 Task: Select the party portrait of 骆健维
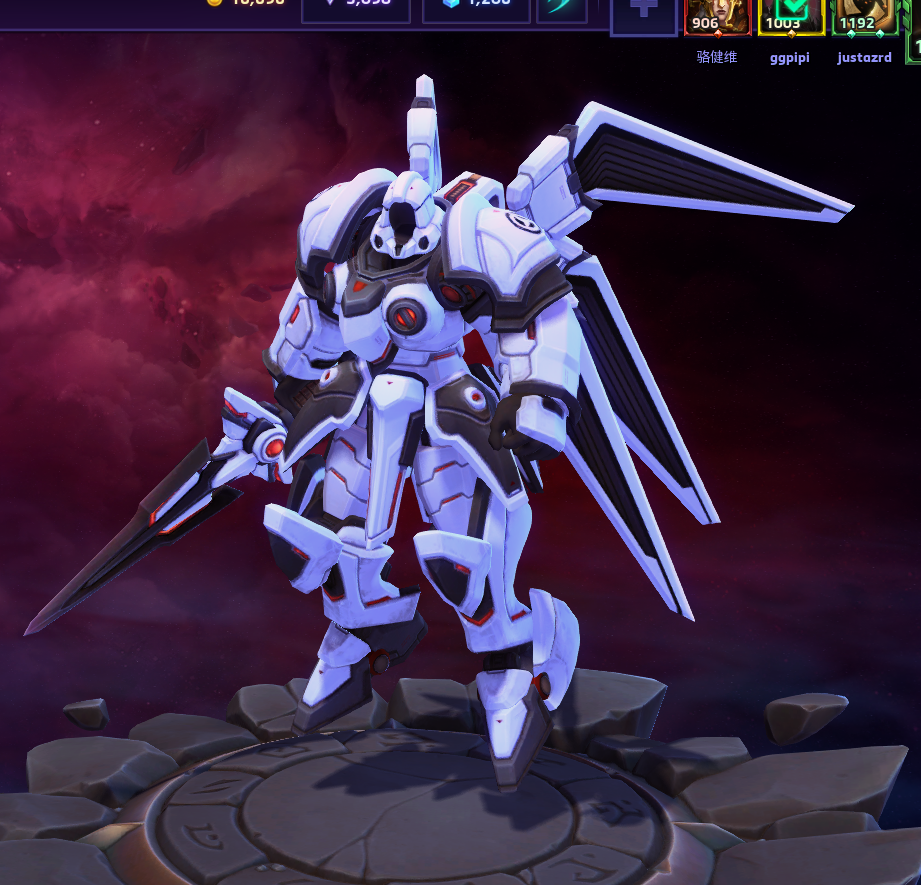[717, 16]
